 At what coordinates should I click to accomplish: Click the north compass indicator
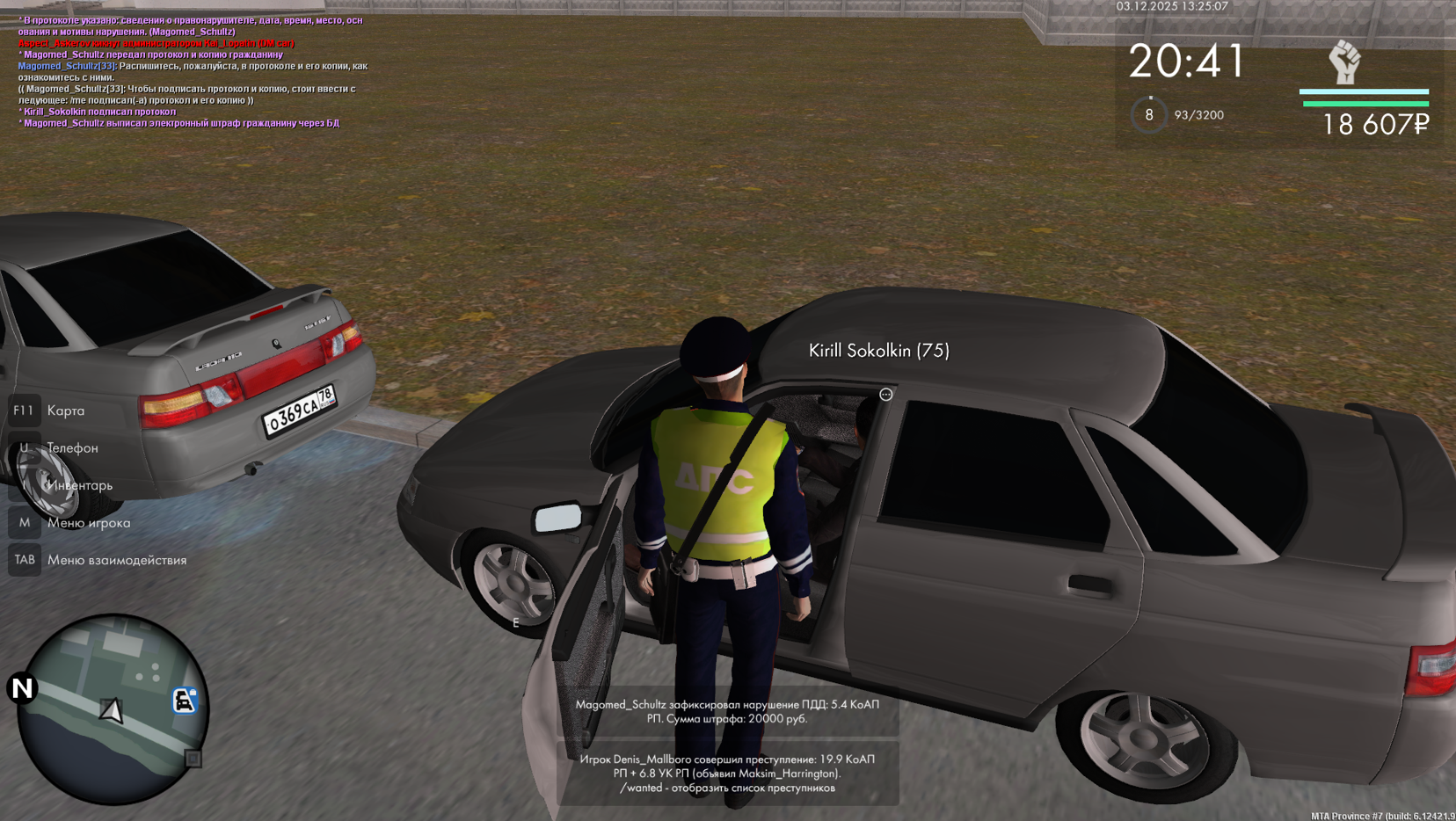(x=22, y=688)
